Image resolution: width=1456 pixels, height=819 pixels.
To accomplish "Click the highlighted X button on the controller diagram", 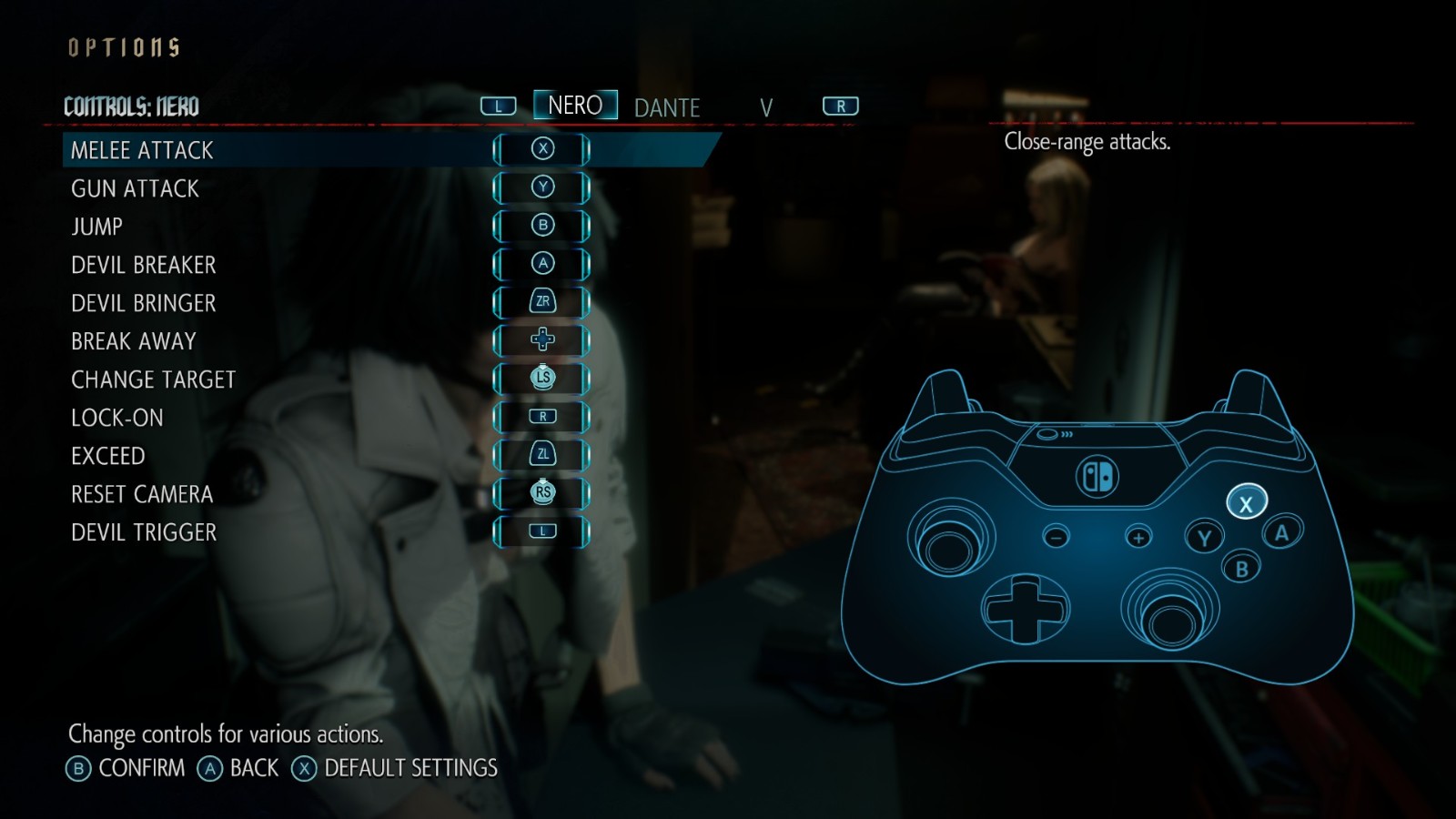I will point(1244,500).
